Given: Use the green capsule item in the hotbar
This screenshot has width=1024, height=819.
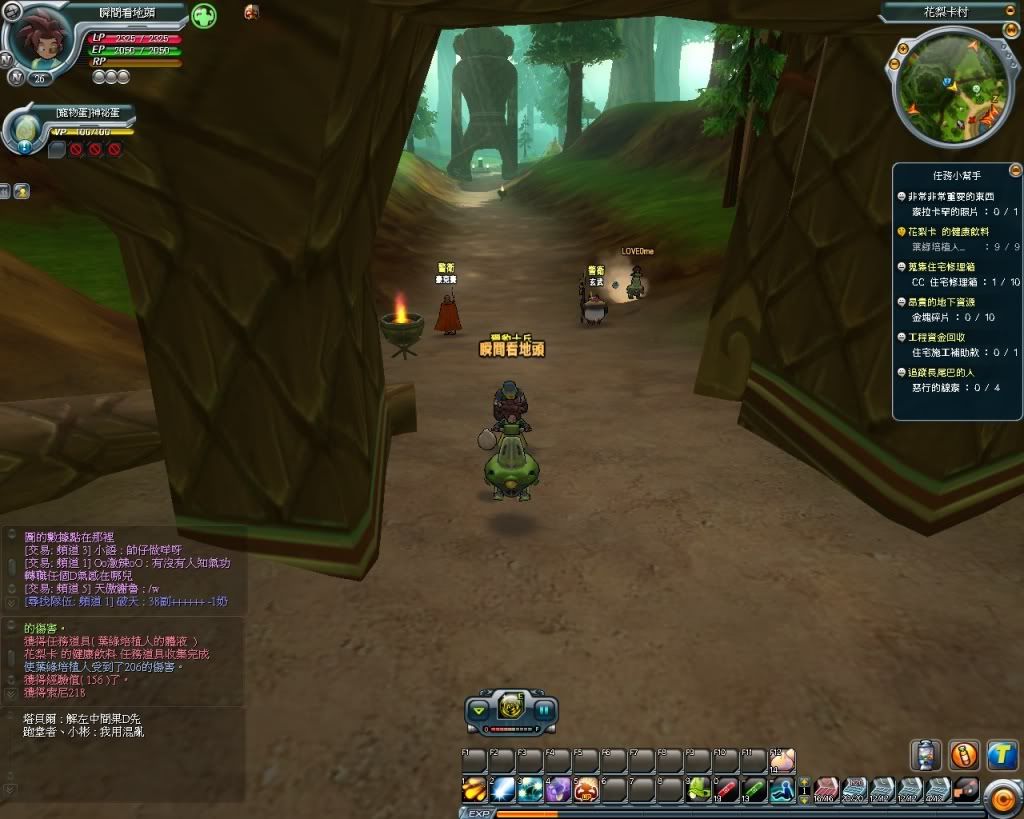Looking at the screenshot, I should point(755,789).
